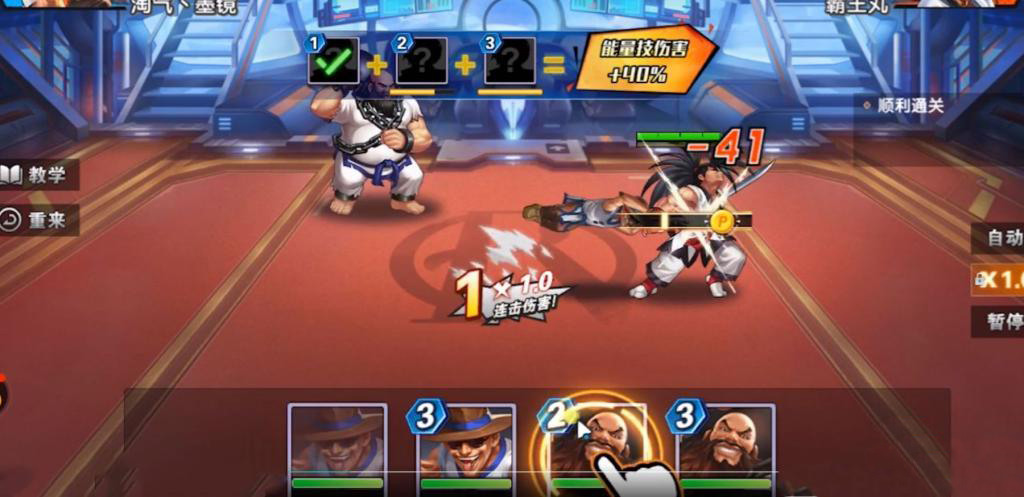This screenshot has height=497, width=1024.
Task: Pause the fight with 暂停
Action: pos(1000,322)
